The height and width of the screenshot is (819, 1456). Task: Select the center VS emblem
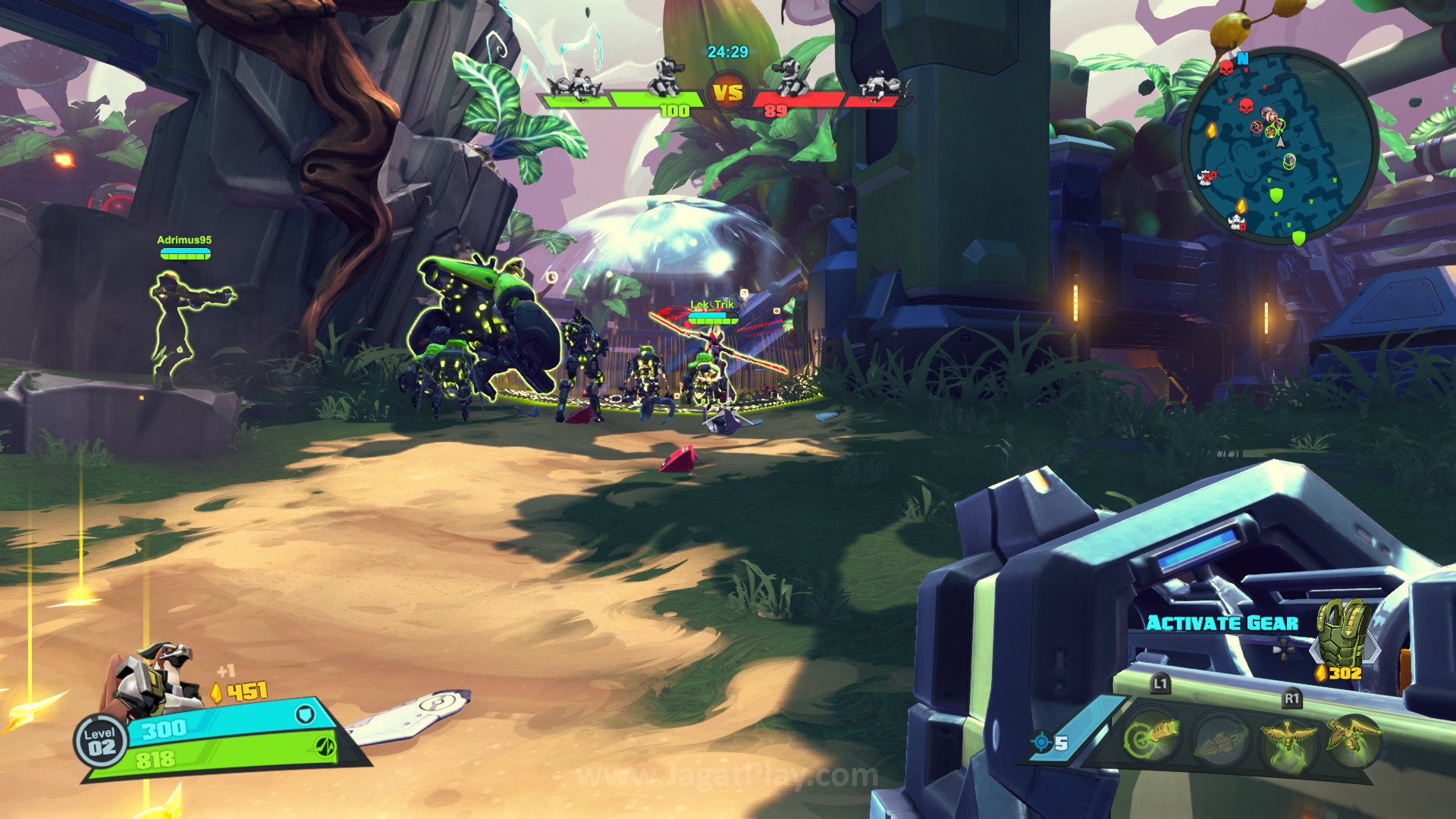[x=728, y=93]
